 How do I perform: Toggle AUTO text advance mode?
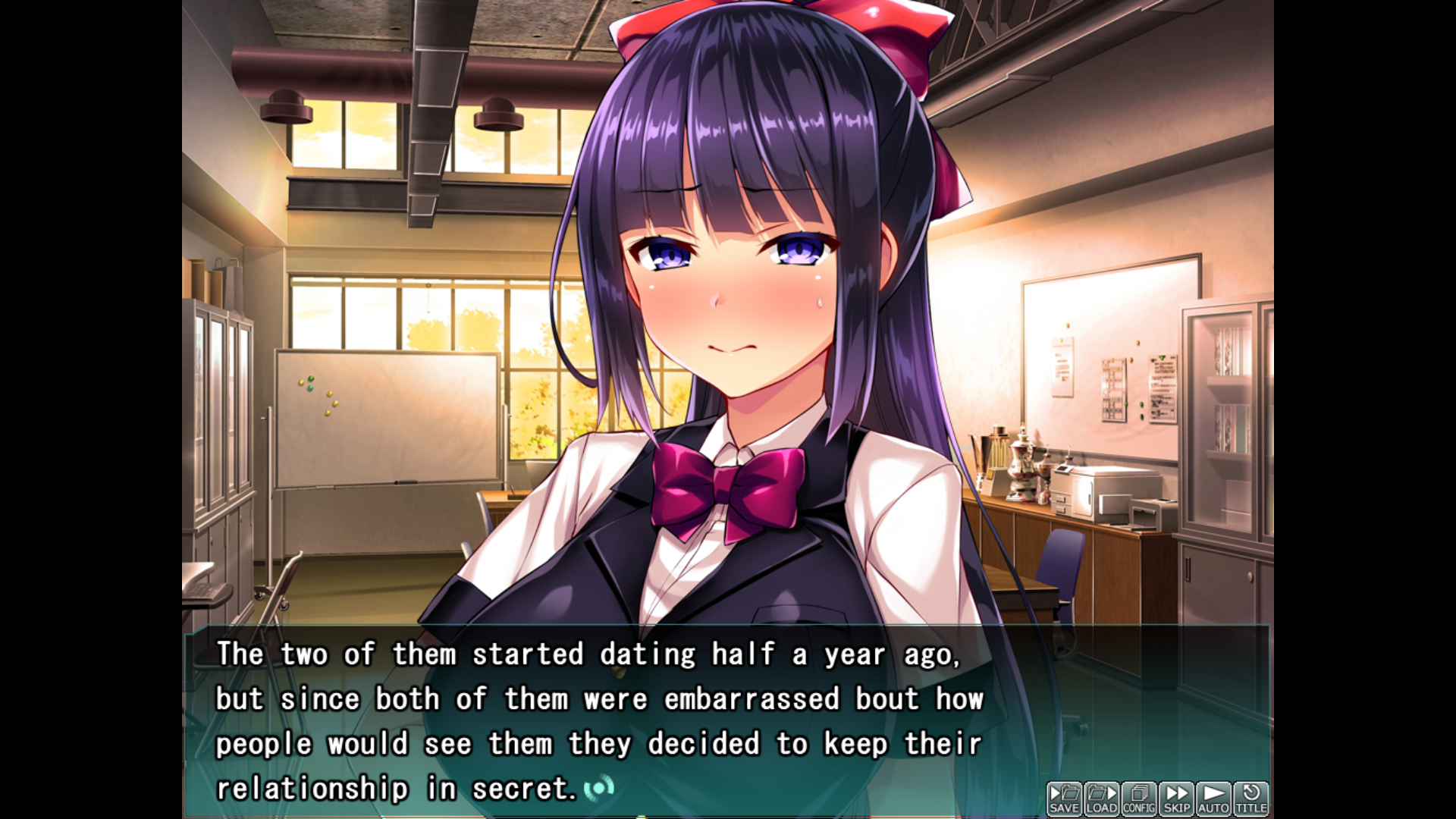tap(1213, 799)
